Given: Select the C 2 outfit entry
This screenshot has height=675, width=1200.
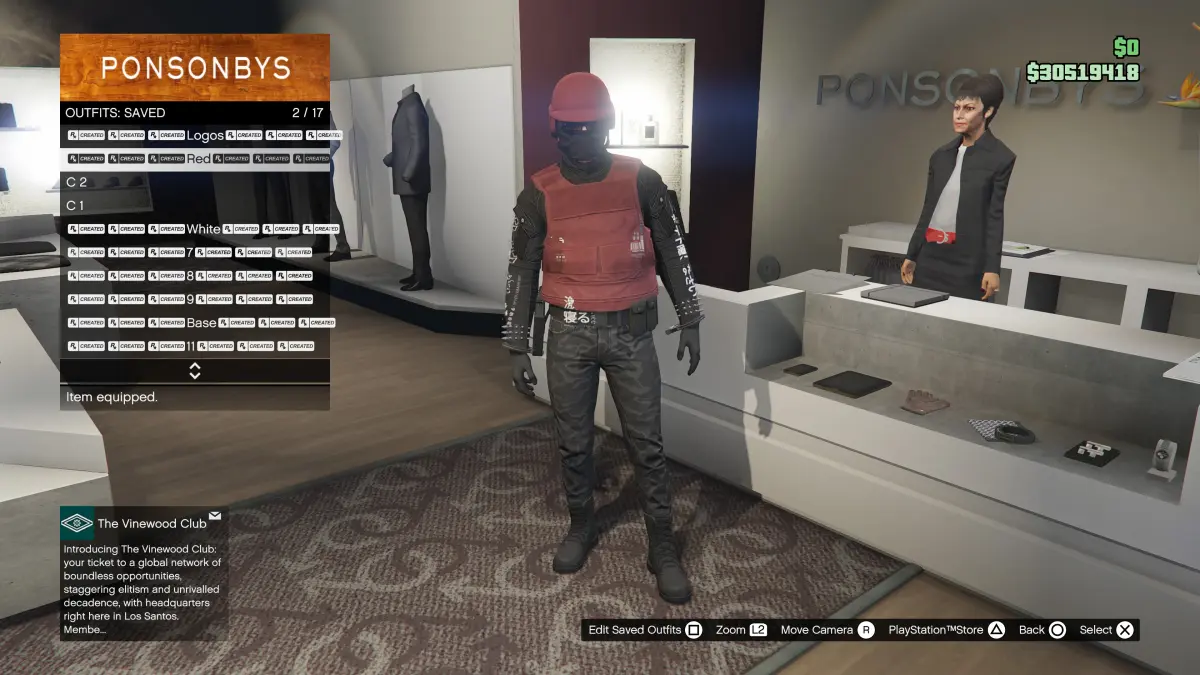Looking at the screenshot, I should tap(195, 182).
